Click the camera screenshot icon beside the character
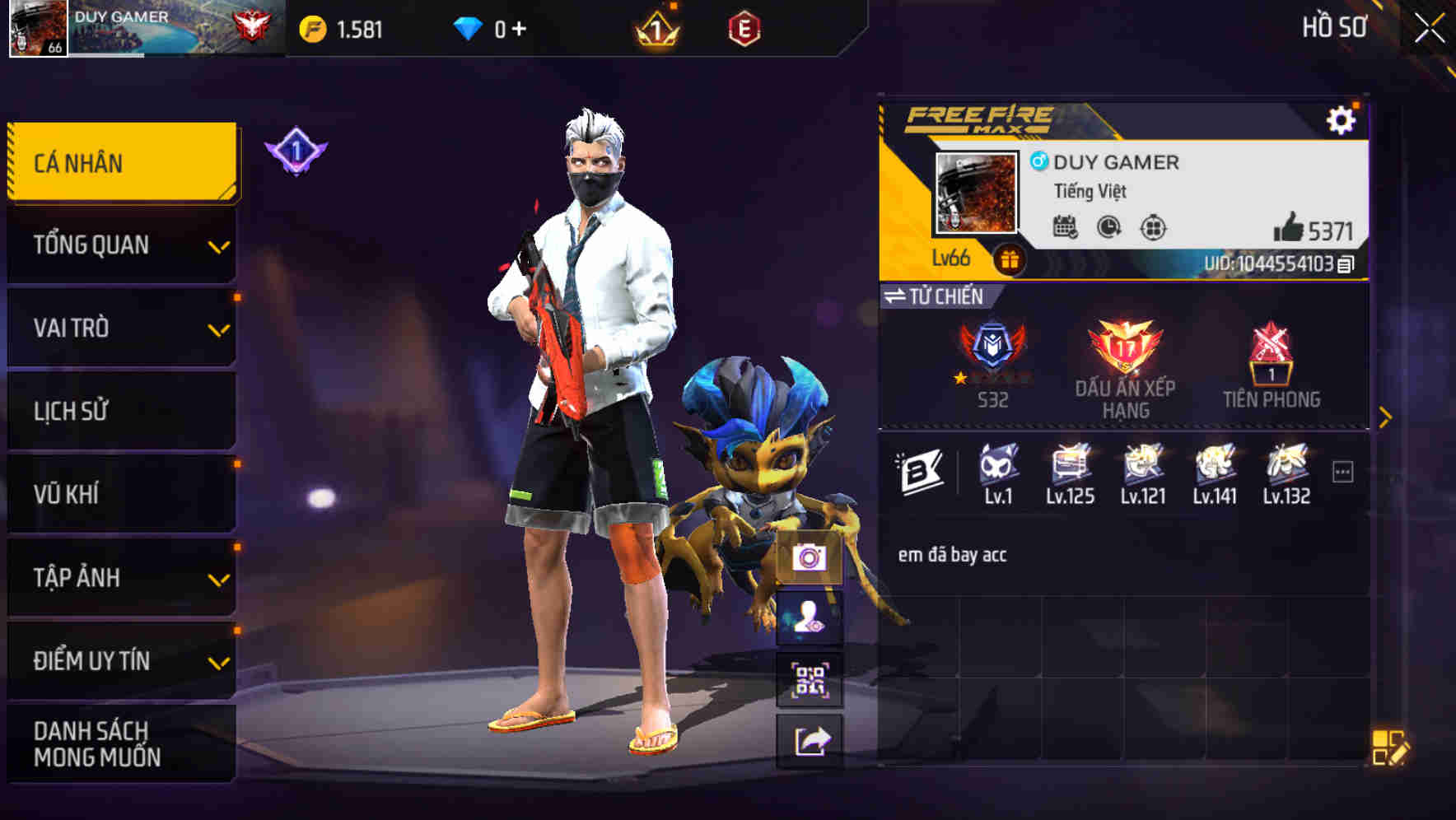 tap(810, 559)
